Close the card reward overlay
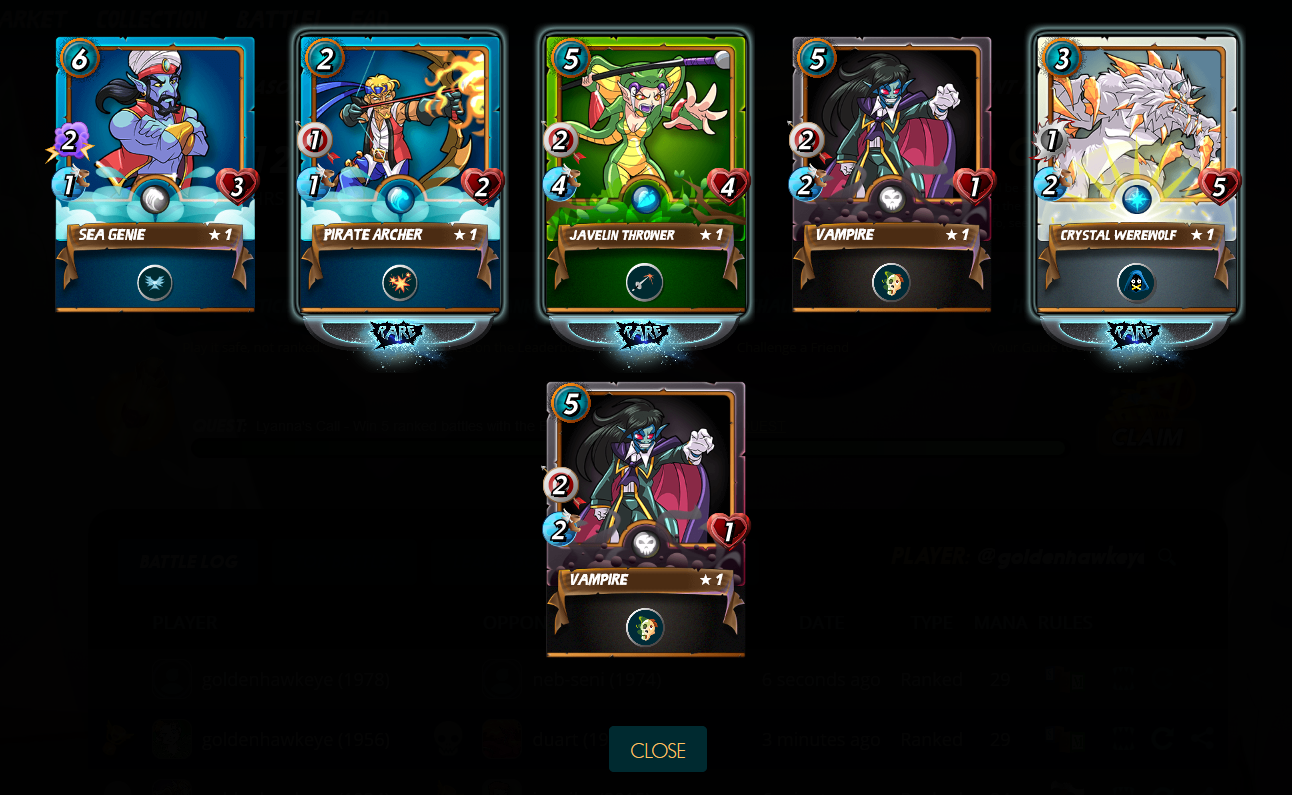 657,749
